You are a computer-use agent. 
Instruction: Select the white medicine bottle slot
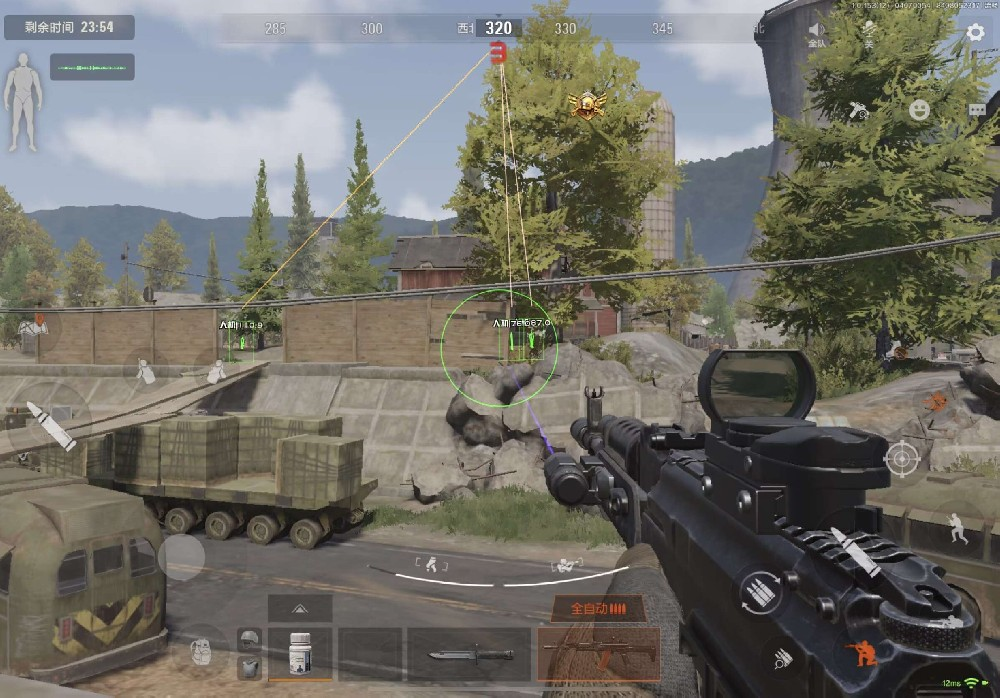click(300, 655)
